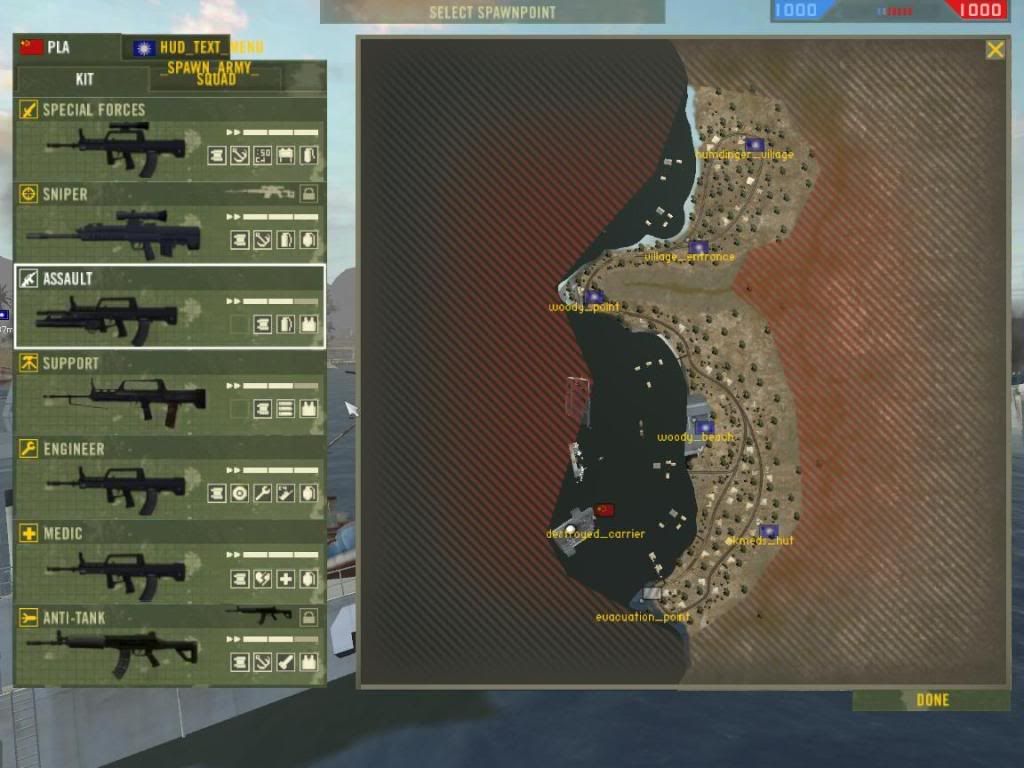Click the akmeds_hut flag marker
This screenshot has width=1024, height=768.
(768, 531)
